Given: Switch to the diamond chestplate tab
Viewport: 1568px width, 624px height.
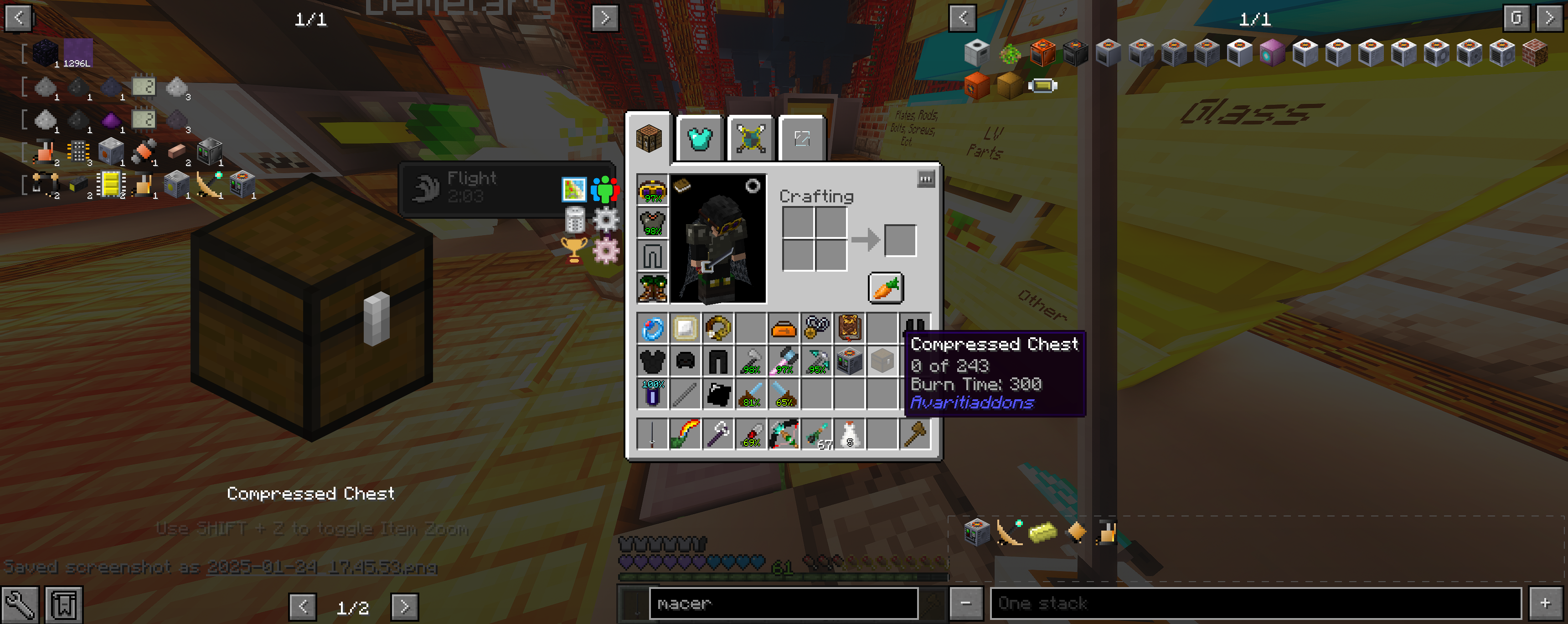Looking at the screenshot, I should click(x=699, y=139).
